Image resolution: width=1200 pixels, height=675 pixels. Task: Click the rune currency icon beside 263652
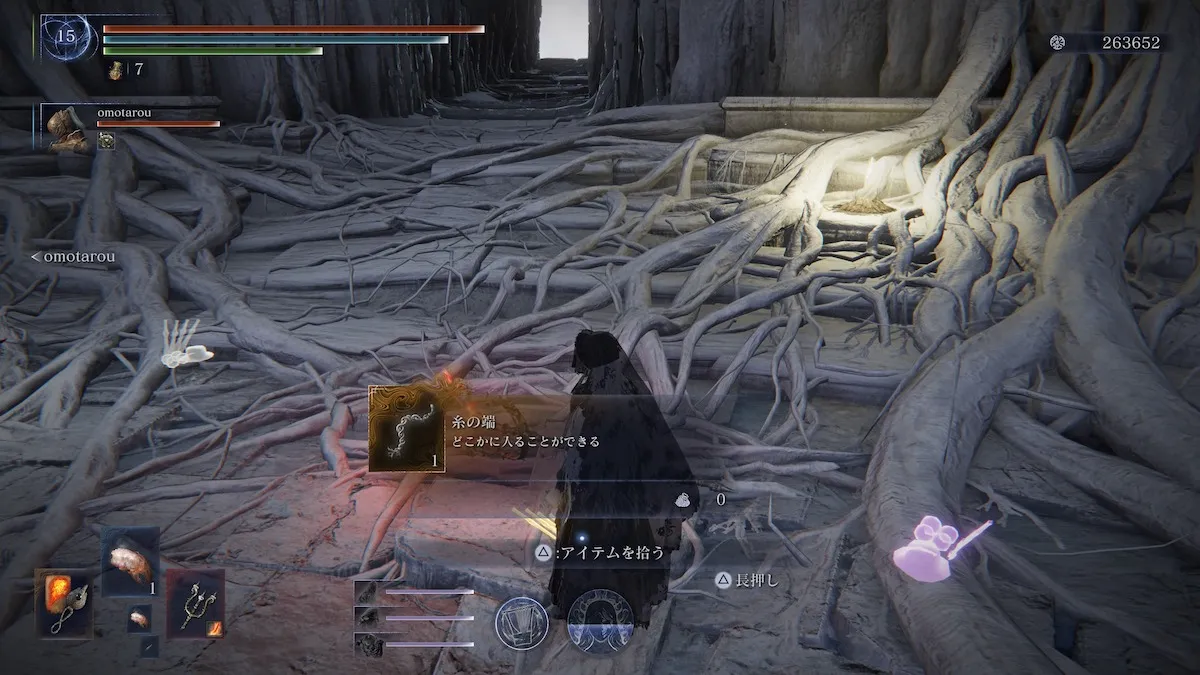point(1057,42)
